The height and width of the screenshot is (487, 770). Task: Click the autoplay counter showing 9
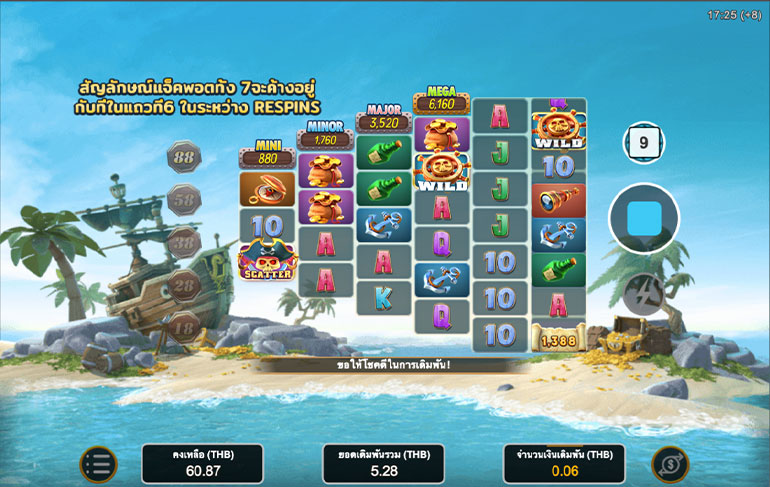click(643, 144)
